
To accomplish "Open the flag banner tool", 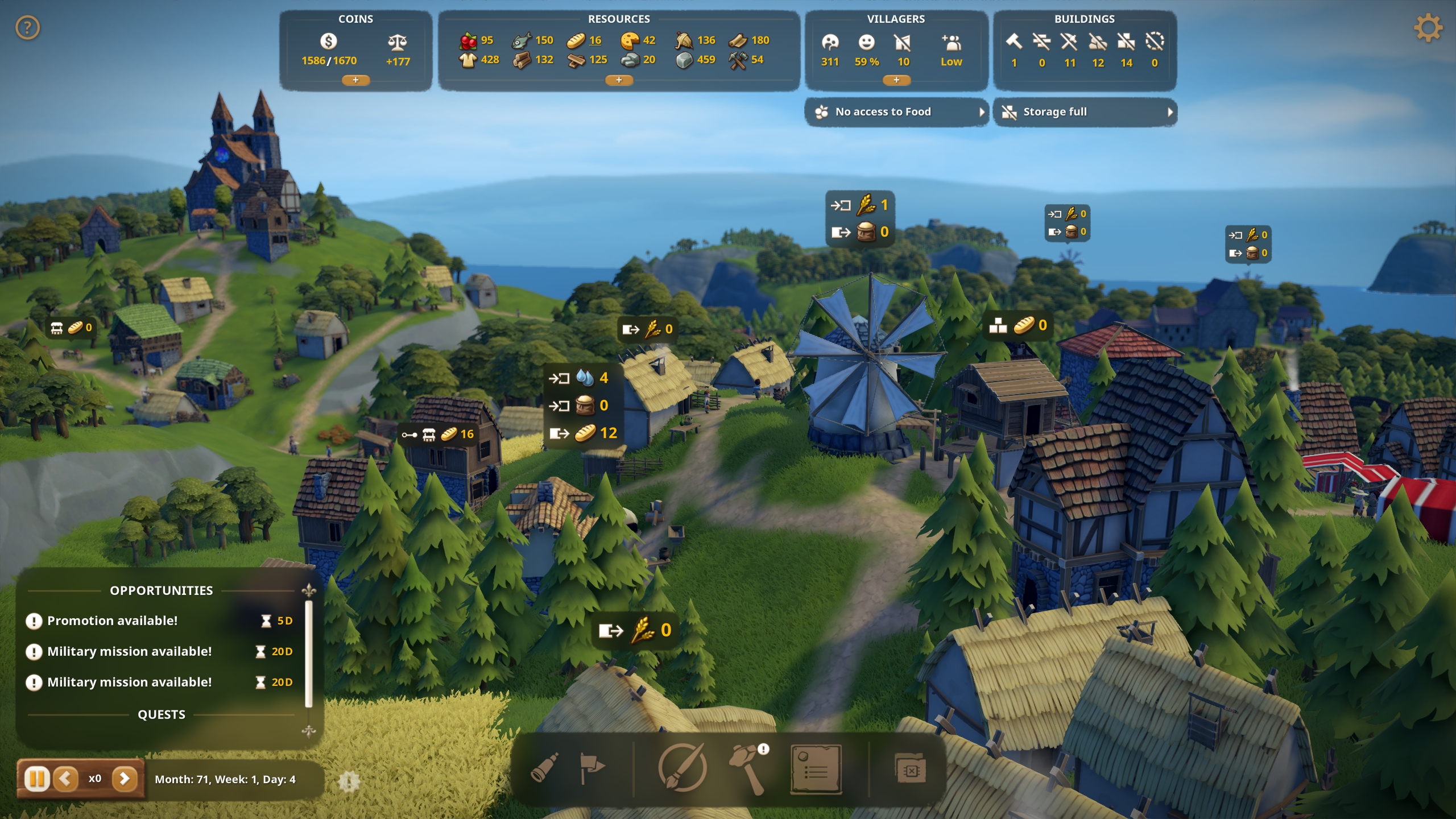I will (x=591, y=768).
